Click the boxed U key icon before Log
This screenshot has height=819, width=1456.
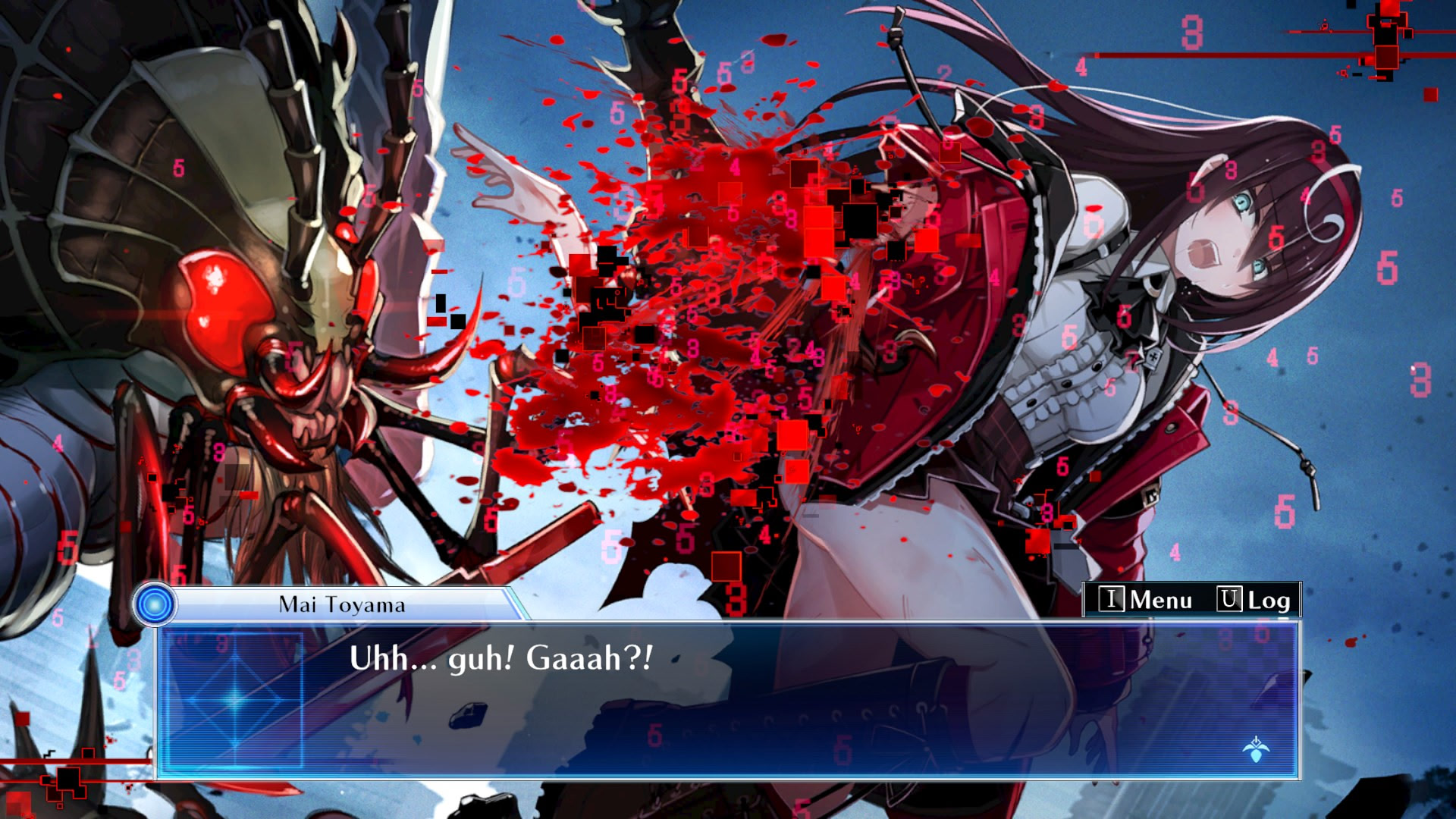point(1232,600)
